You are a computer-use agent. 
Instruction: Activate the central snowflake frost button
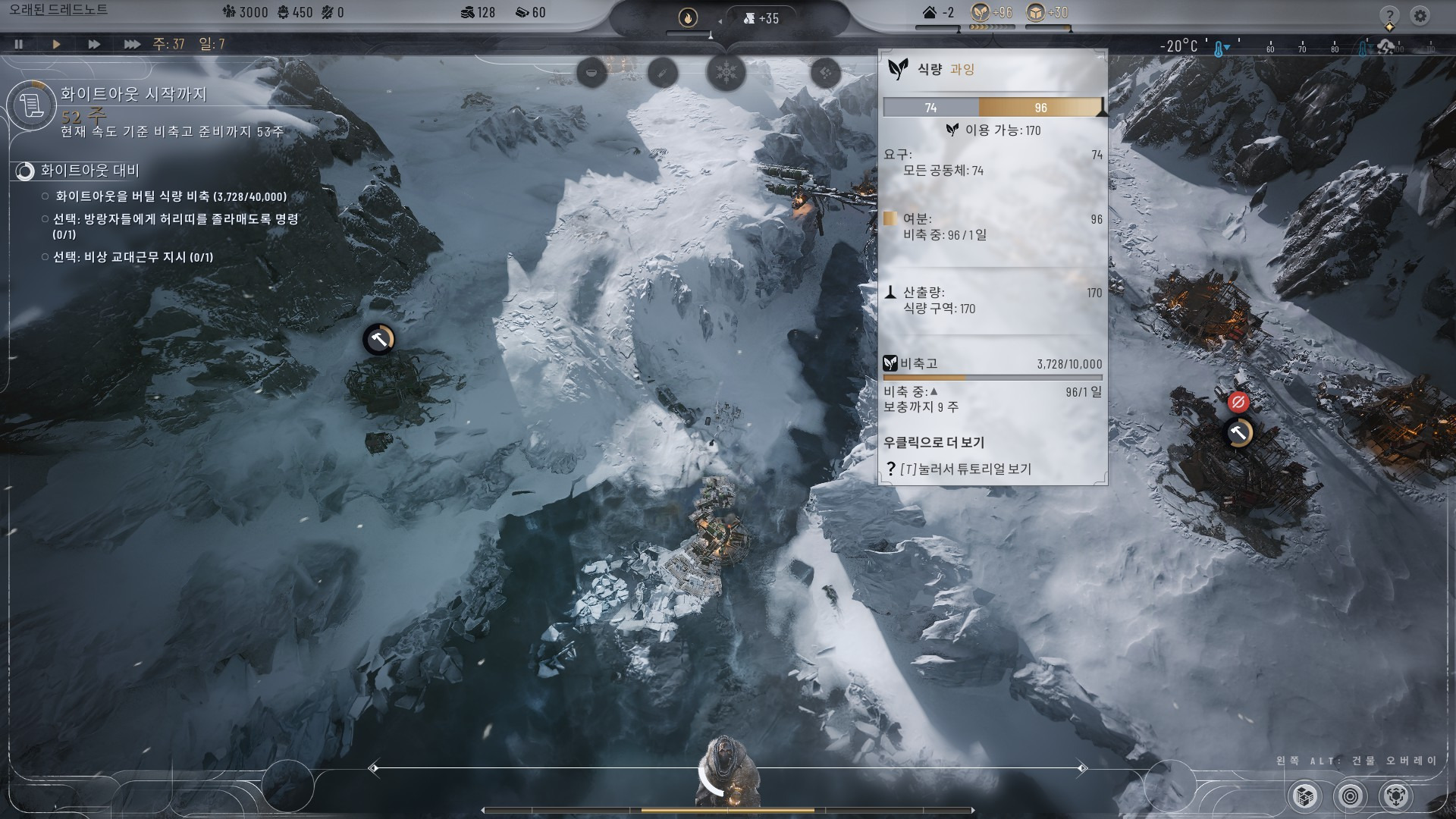coord(726,73)
